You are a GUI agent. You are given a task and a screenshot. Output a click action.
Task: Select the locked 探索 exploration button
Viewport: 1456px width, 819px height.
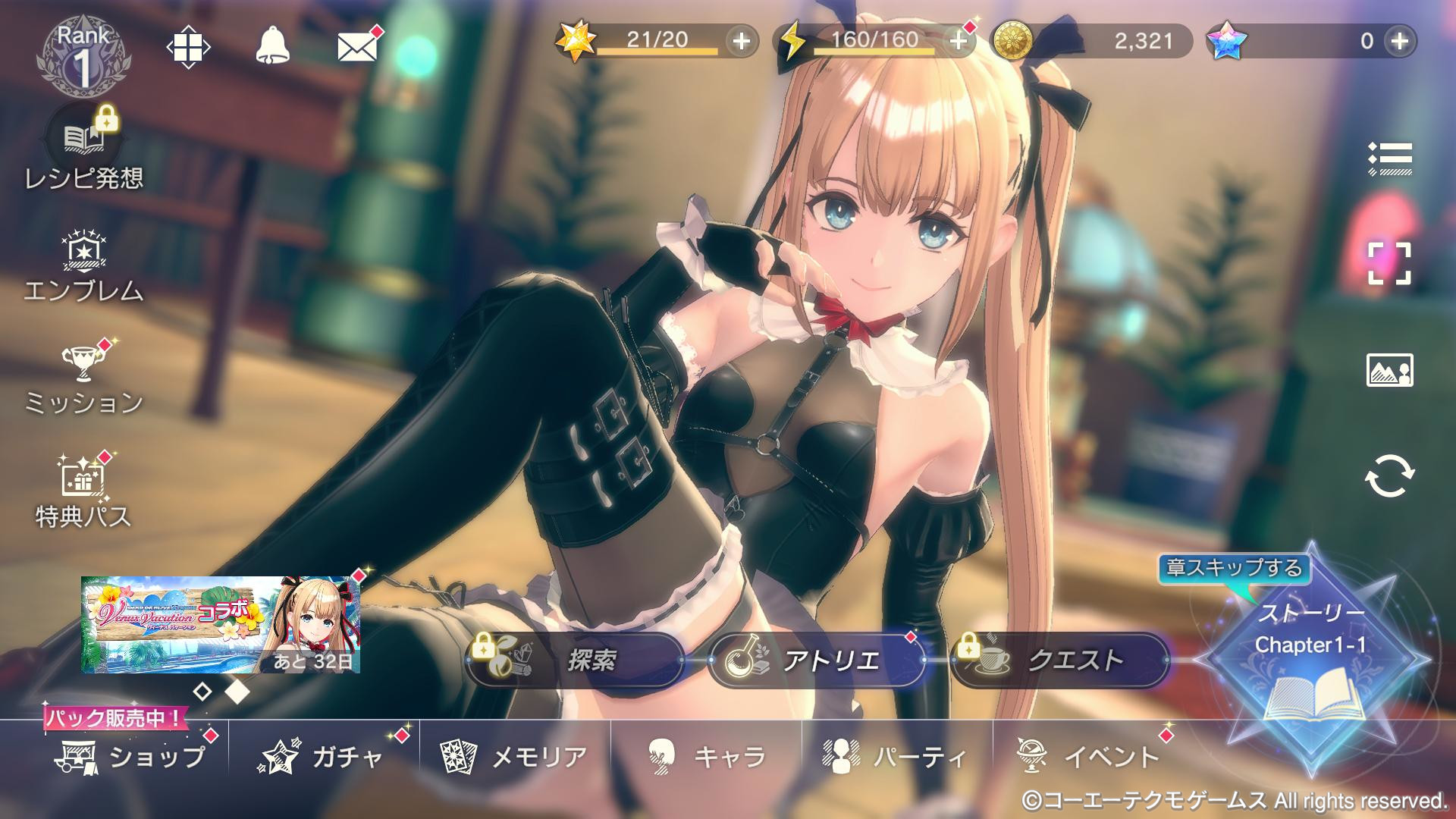(x=575, y=661)
